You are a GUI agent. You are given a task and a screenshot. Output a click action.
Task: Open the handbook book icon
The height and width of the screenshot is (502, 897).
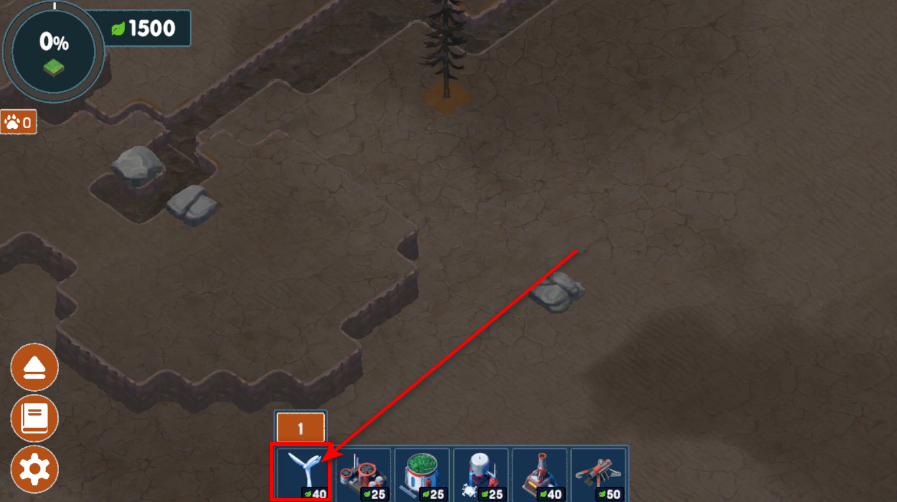coord(34,418)
